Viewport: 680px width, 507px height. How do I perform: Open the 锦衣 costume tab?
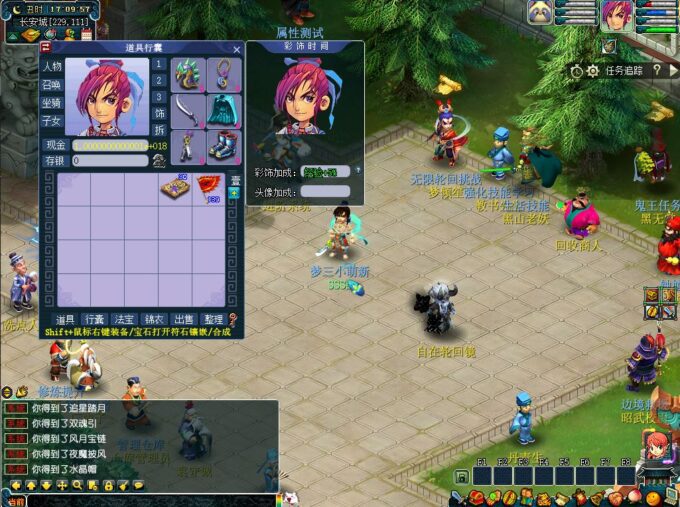pyautogui.click(x=153, y=319)
